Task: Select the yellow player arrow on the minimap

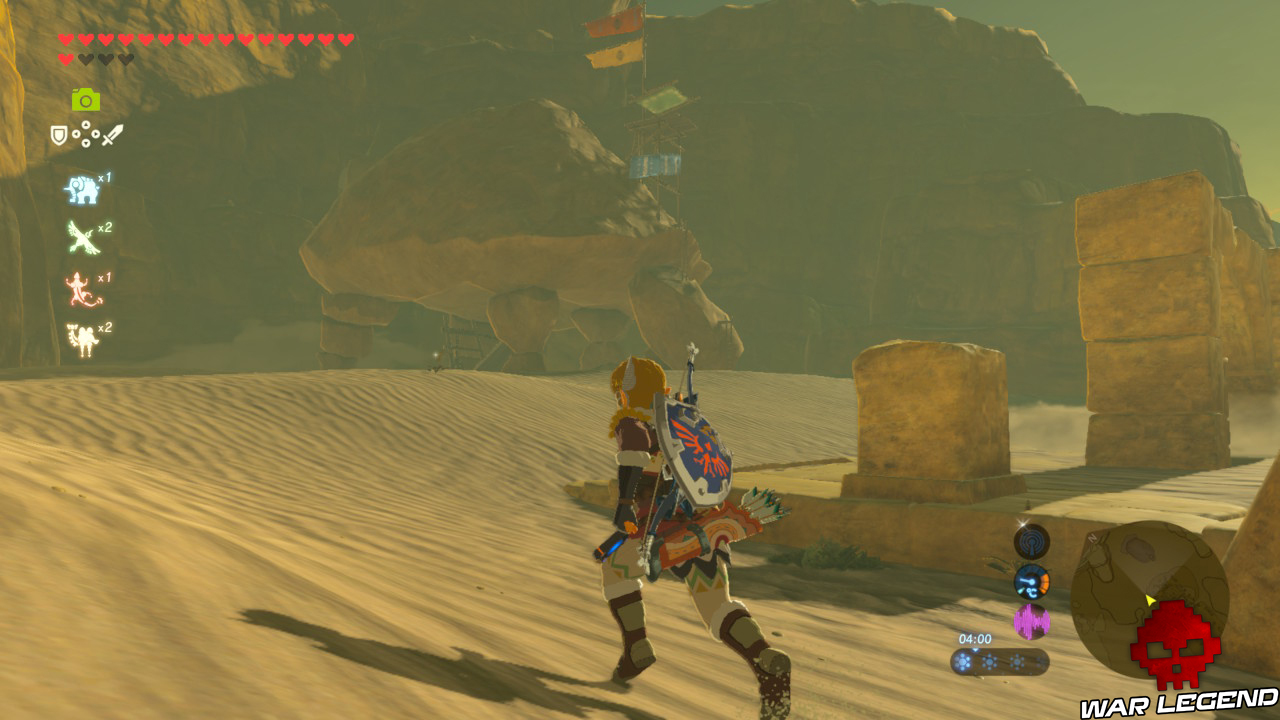Action: point(1150,599)
